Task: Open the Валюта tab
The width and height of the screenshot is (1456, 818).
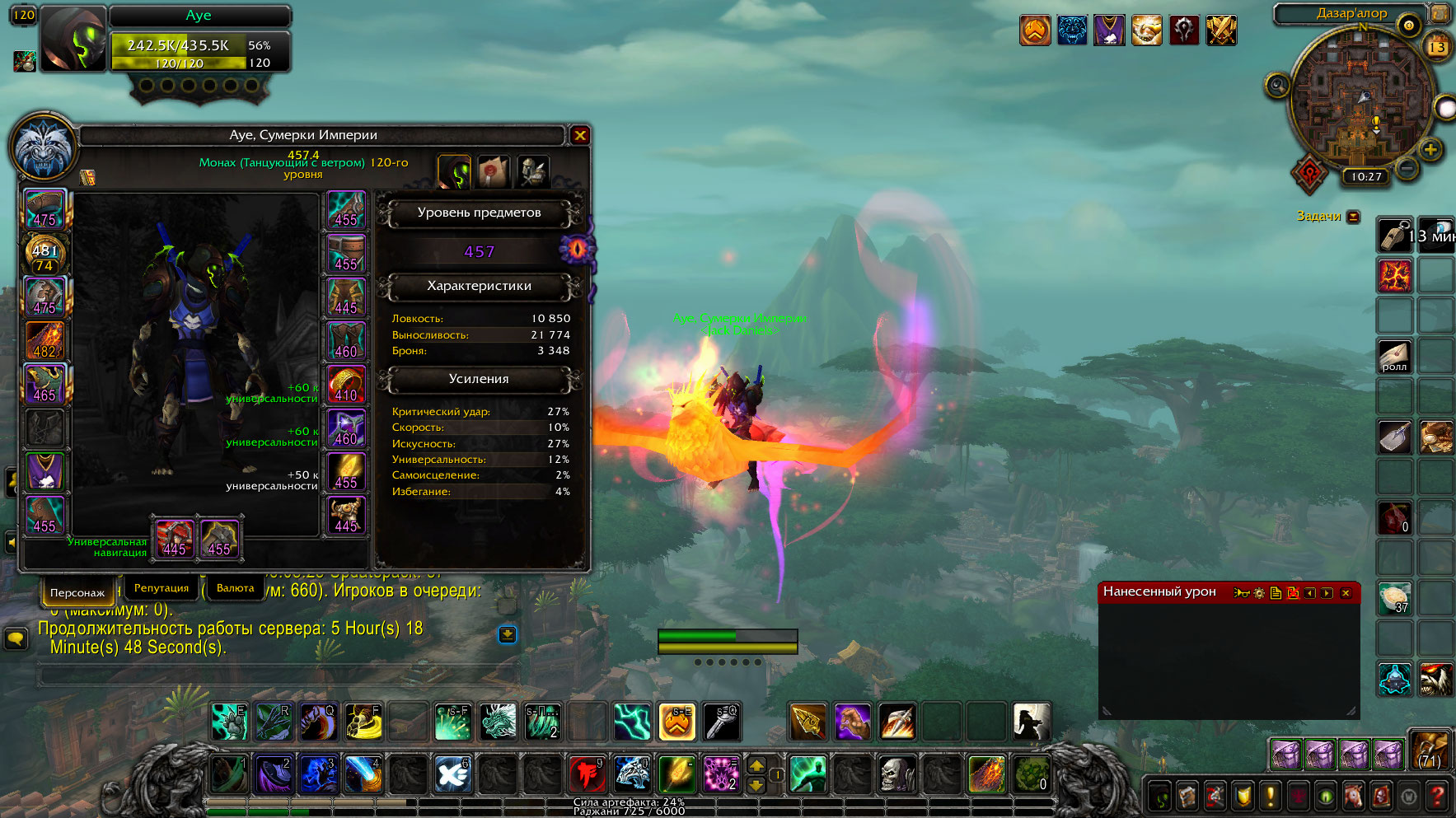Action: [x=236, y=588]
